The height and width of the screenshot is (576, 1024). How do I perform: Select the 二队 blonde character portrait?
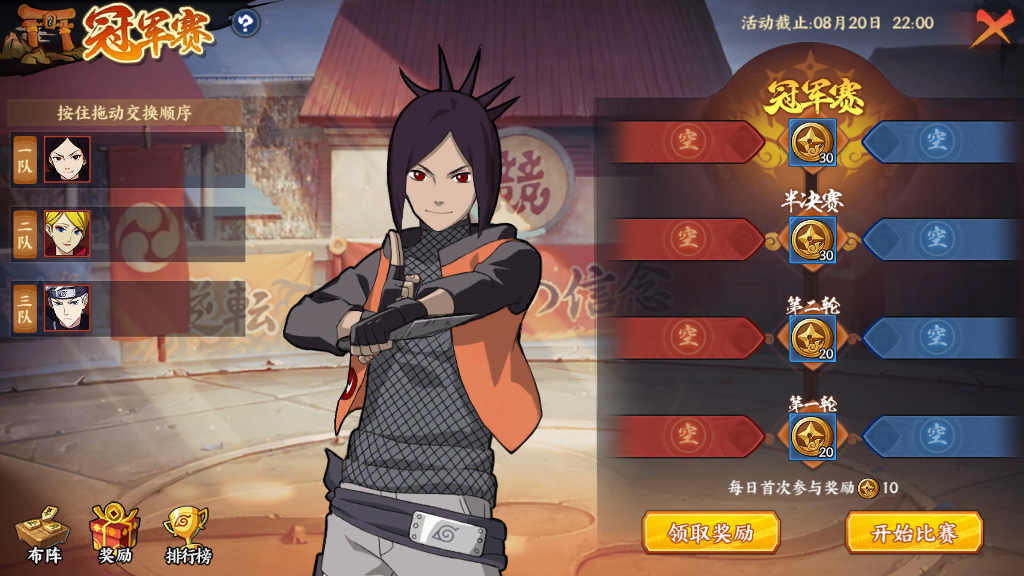point(67,234)
